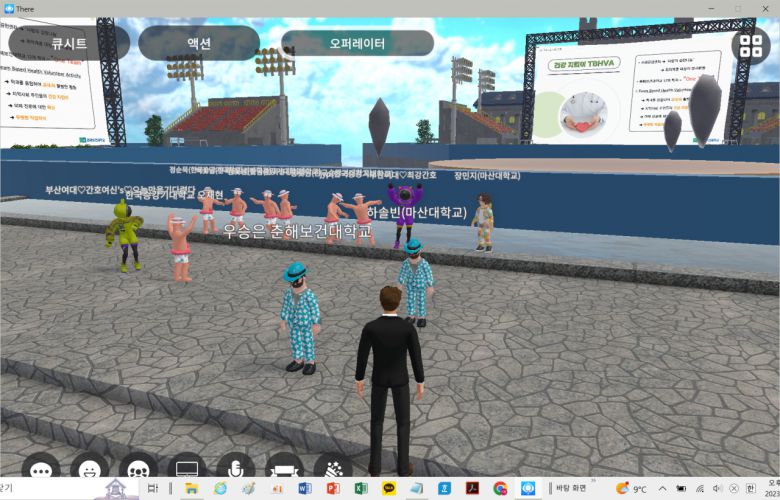The height and width of the screenshot is (500, 780).
Task: Toggle the microphone
Action: tap(236, 468)
